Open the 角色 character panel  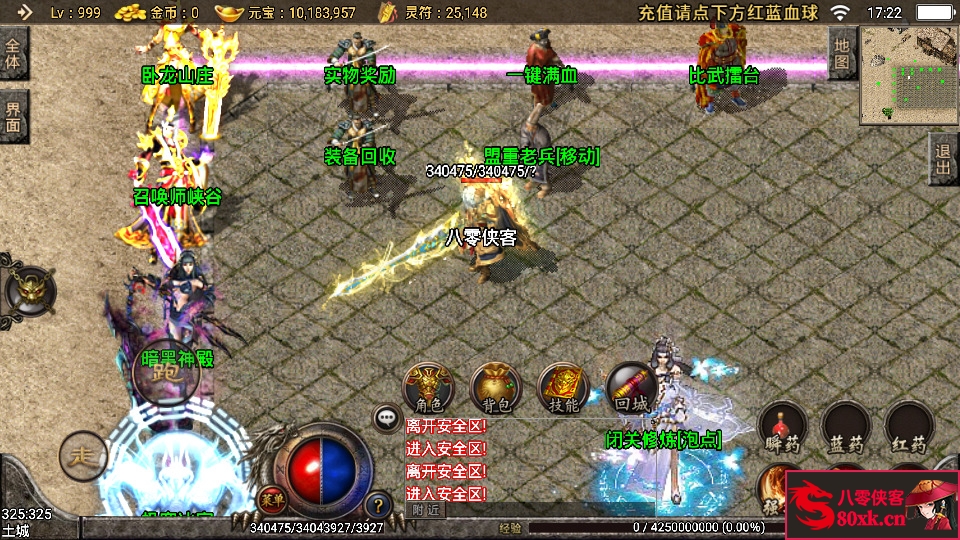tap(427, 389)
